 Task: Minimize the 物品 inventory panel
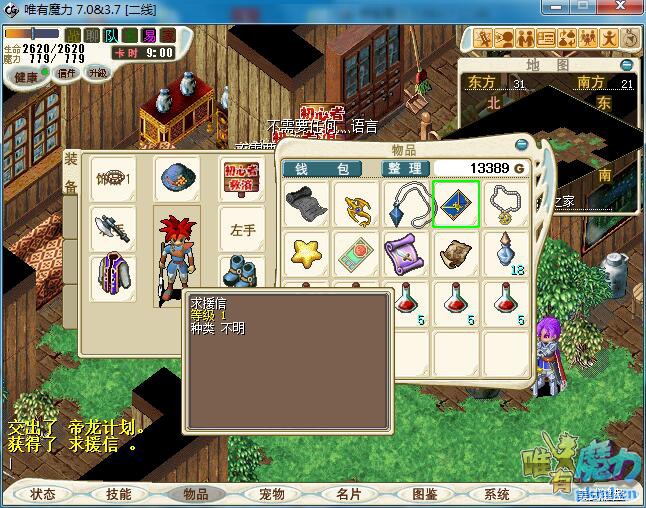click(520, 144)
